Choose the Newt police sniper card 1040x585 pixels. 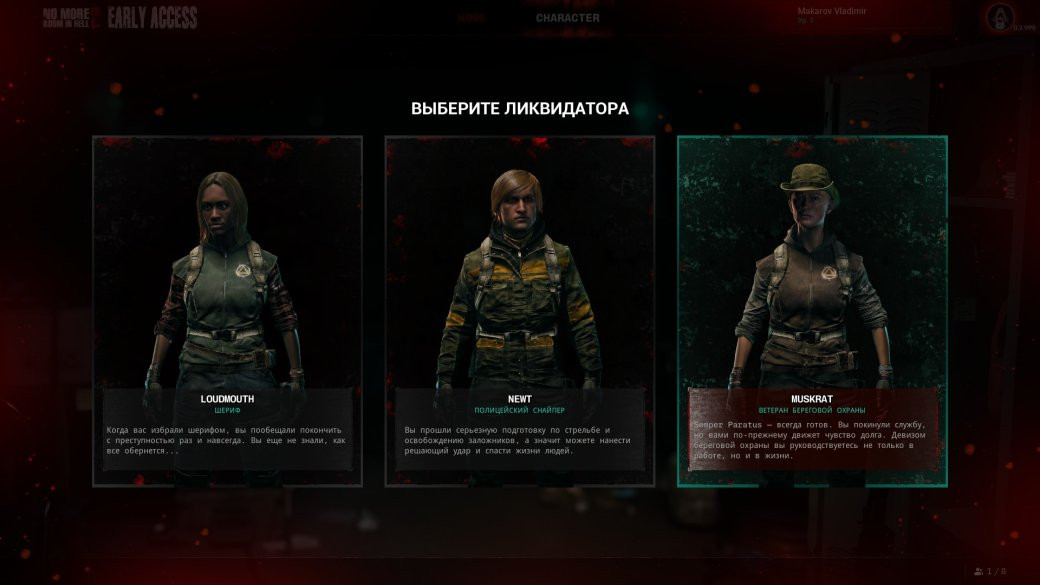[519, 310]
